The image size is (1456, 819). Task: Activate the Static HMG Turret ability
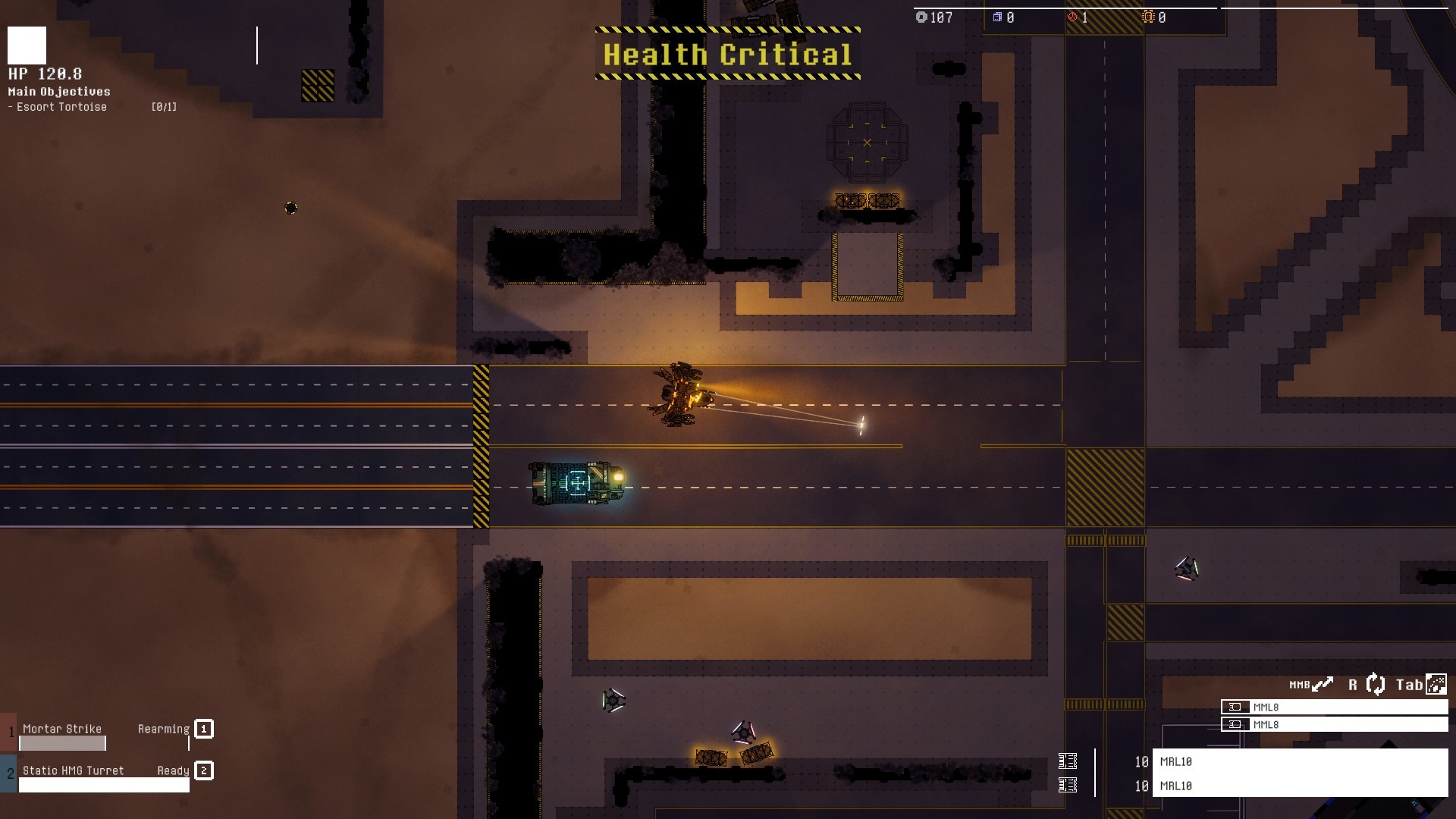(x=73, y=771)
